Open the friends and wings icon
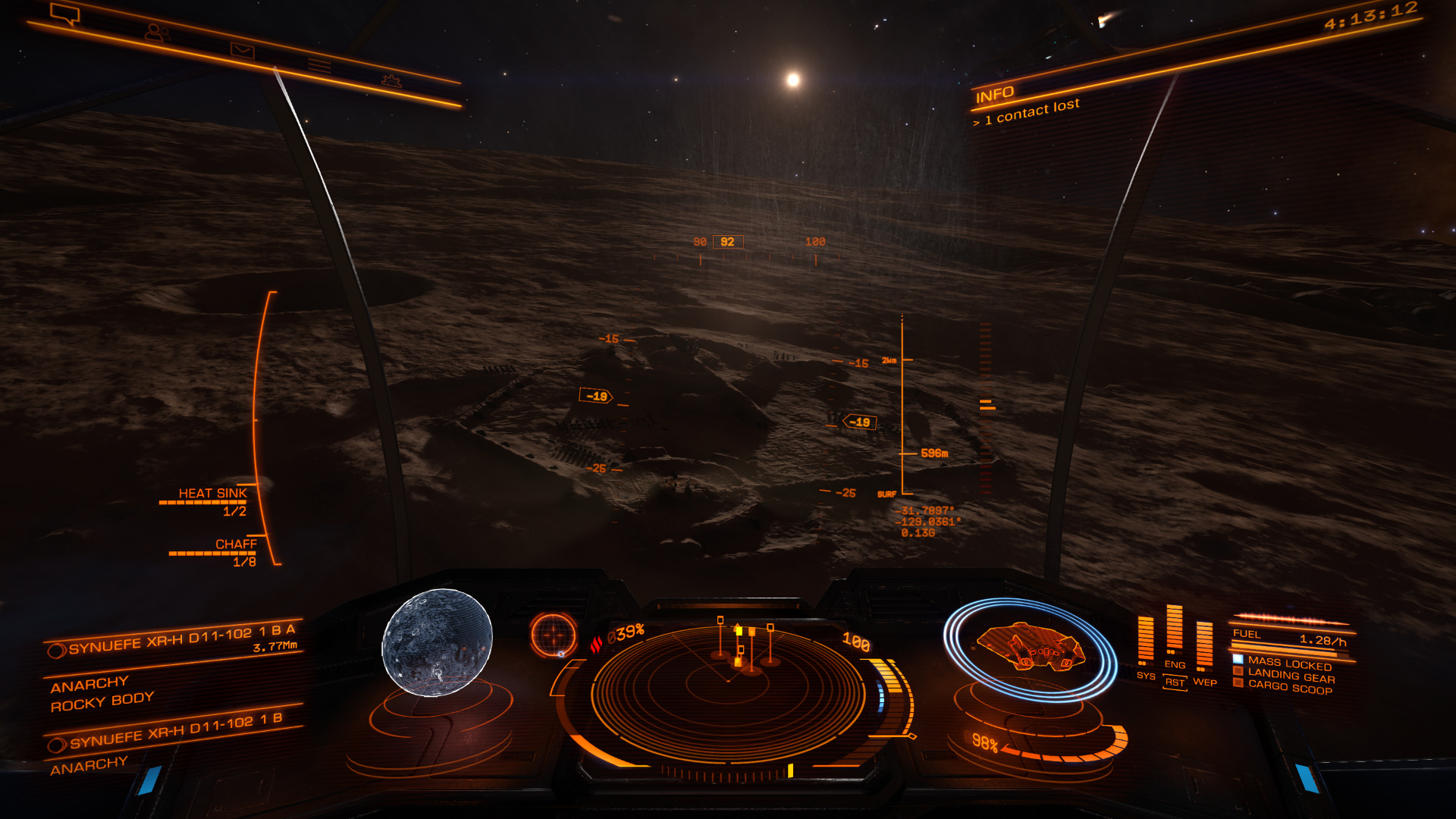This screenshot has width=1456, height=819. point(157,33)
